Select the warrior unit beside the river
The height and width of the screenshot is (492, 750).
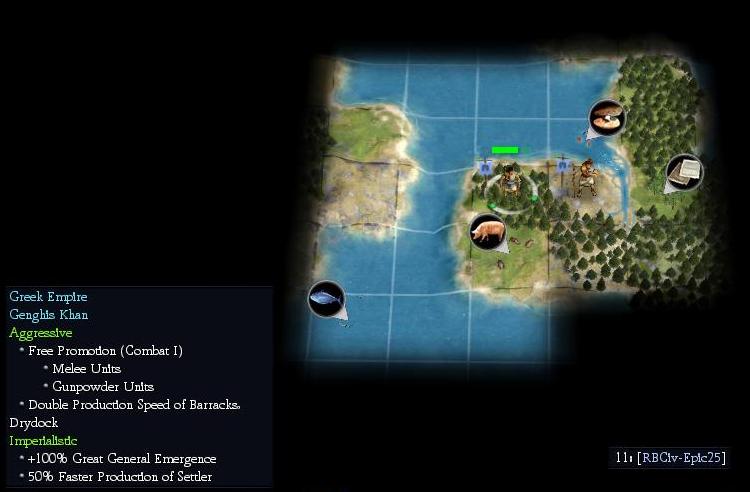(587, 177)
